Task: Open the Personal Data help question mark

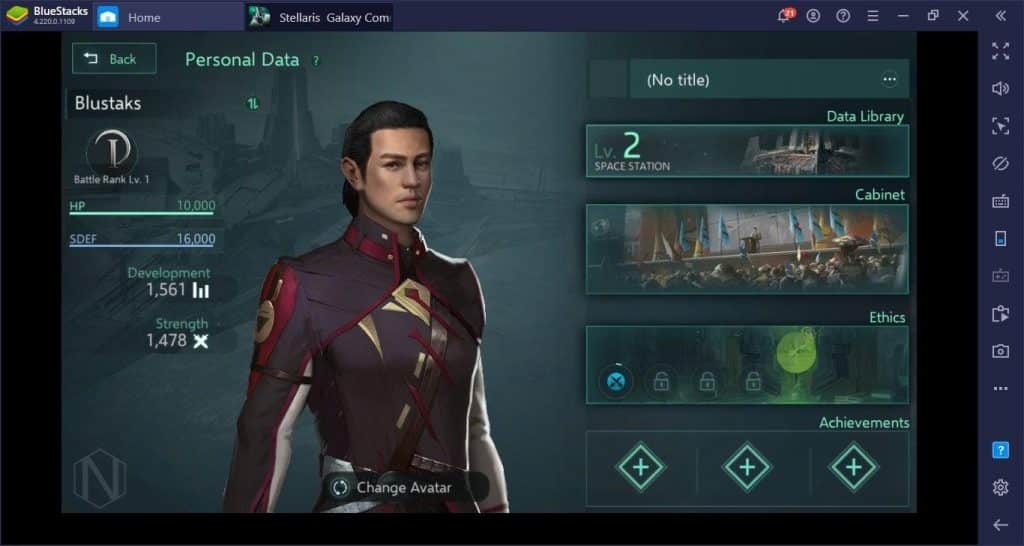Action: pos(316,60)
